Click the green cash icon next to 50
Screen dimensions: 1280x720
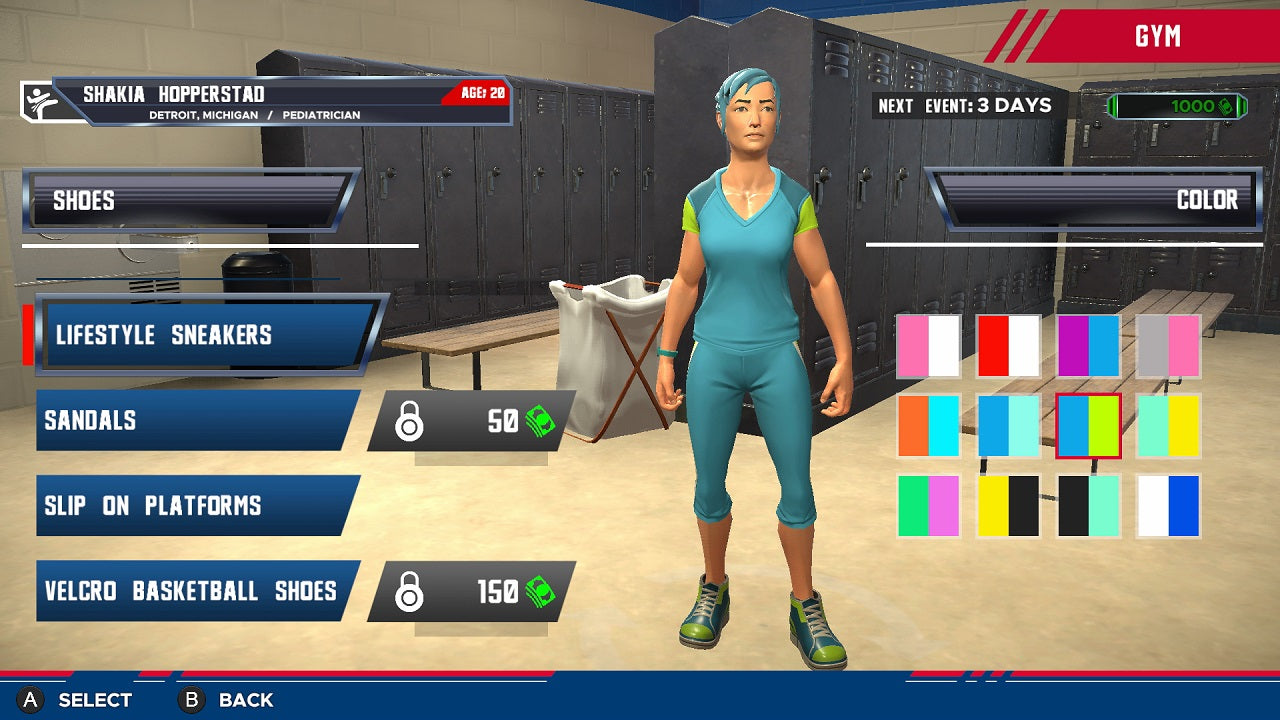(x=541, y=421)
